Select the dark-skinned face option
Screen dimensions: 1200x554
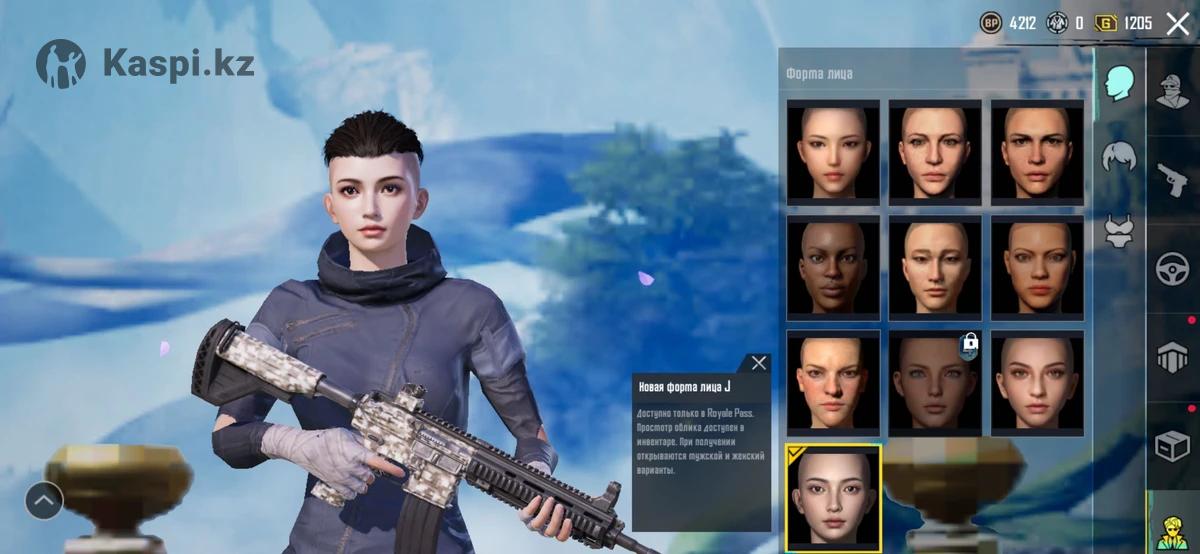(x=833, y=266)
